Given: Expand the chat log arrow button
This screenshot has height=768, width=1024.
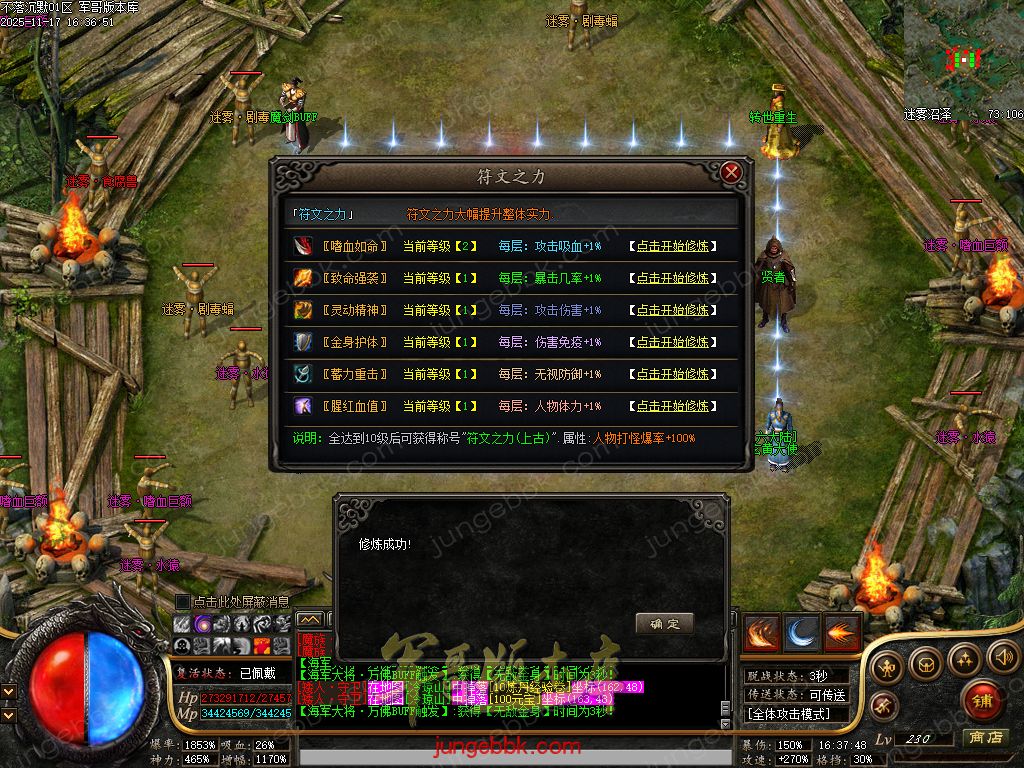Looking at the screenshot, I should point(310,620).
